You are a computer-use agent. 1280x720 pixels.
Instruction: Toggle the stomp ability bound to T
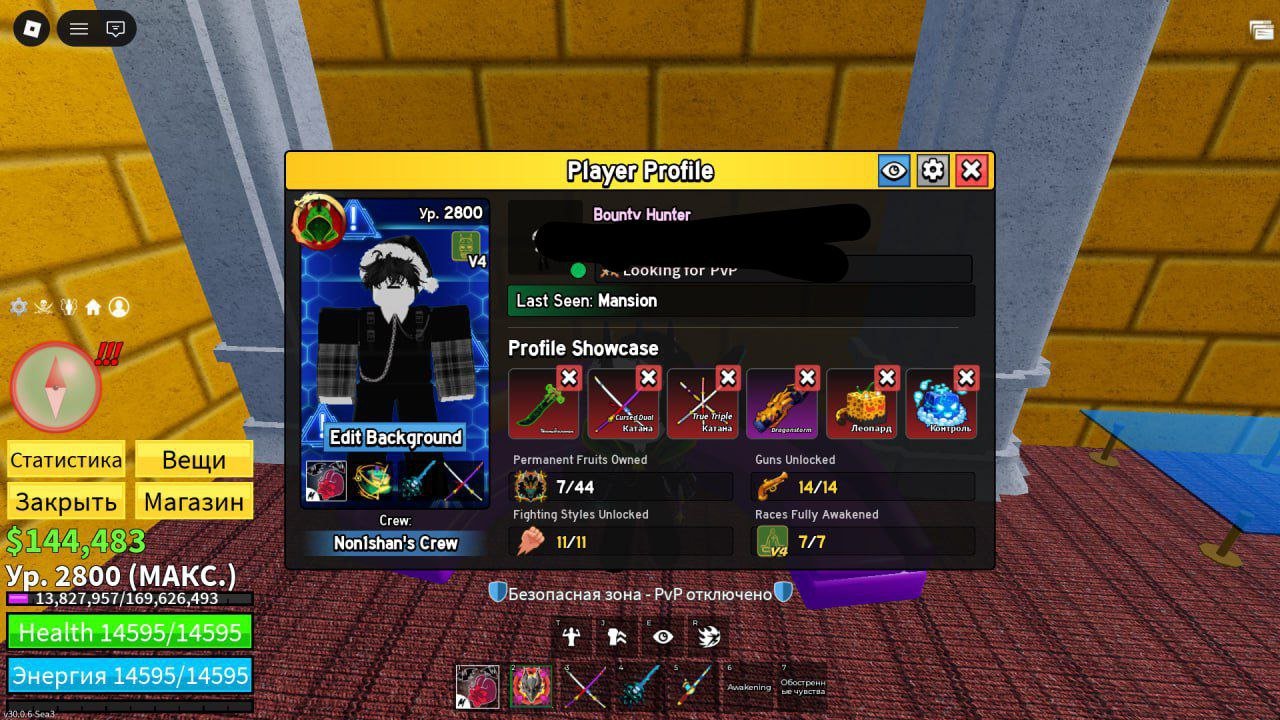pyautogui.click(x=570, y=636)
